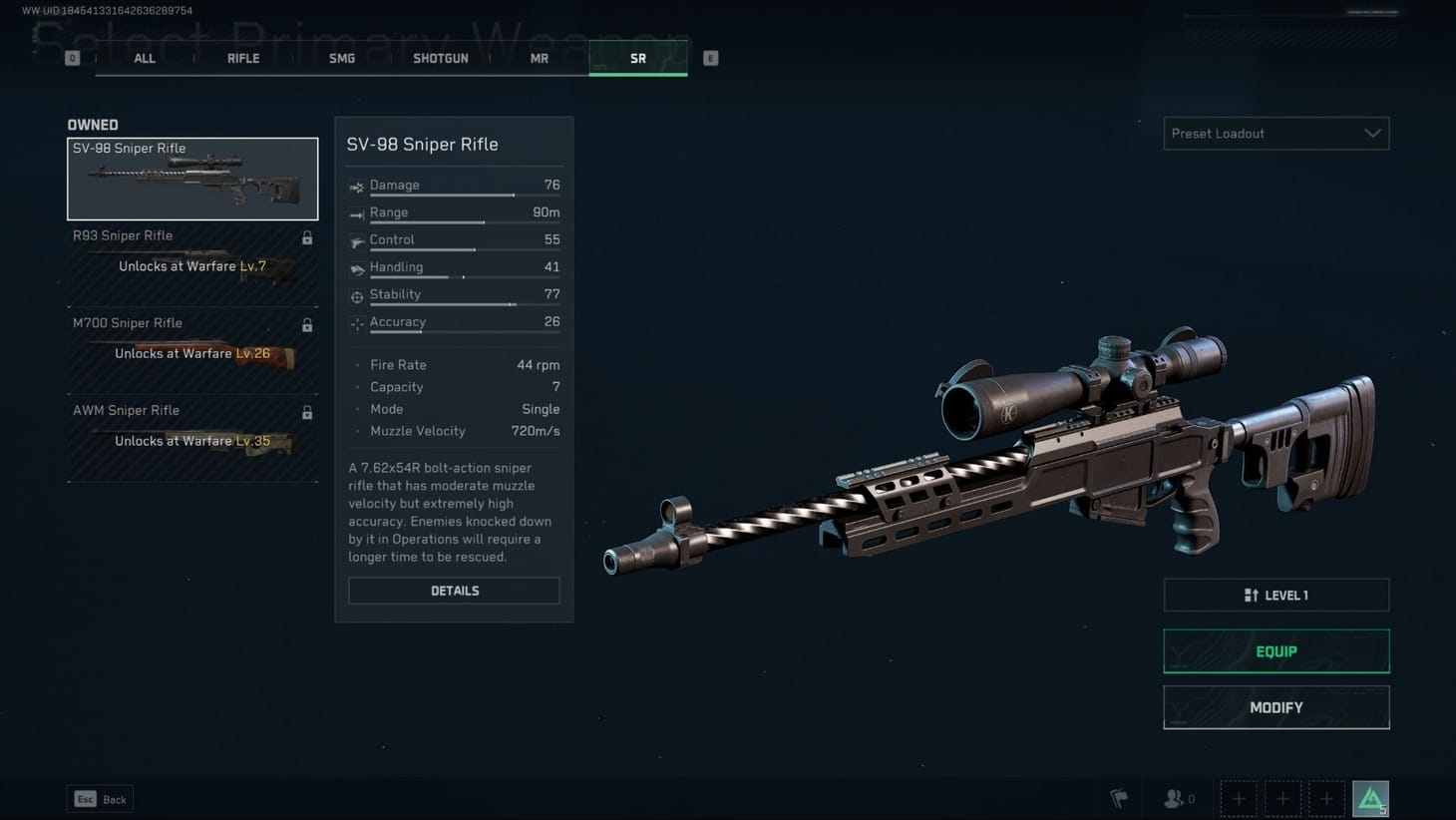Expand the first empty slot next to the flag
Screen dimensions: 1456x820
click(x=1239, y=798)
